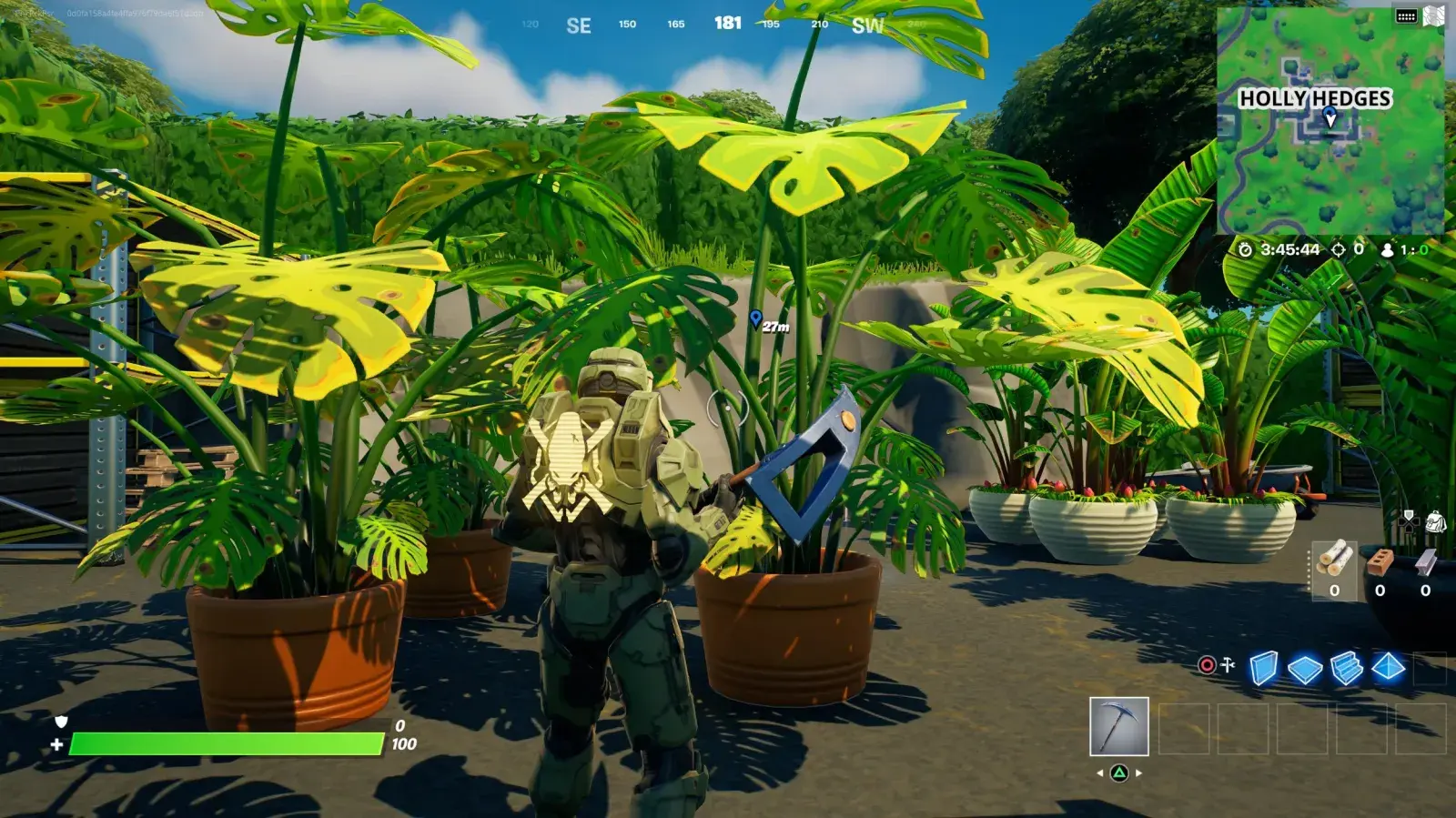Toggle the map view icon above the minimap
The width and height of the screenshot is (1456, 818).
point(1432,15)
